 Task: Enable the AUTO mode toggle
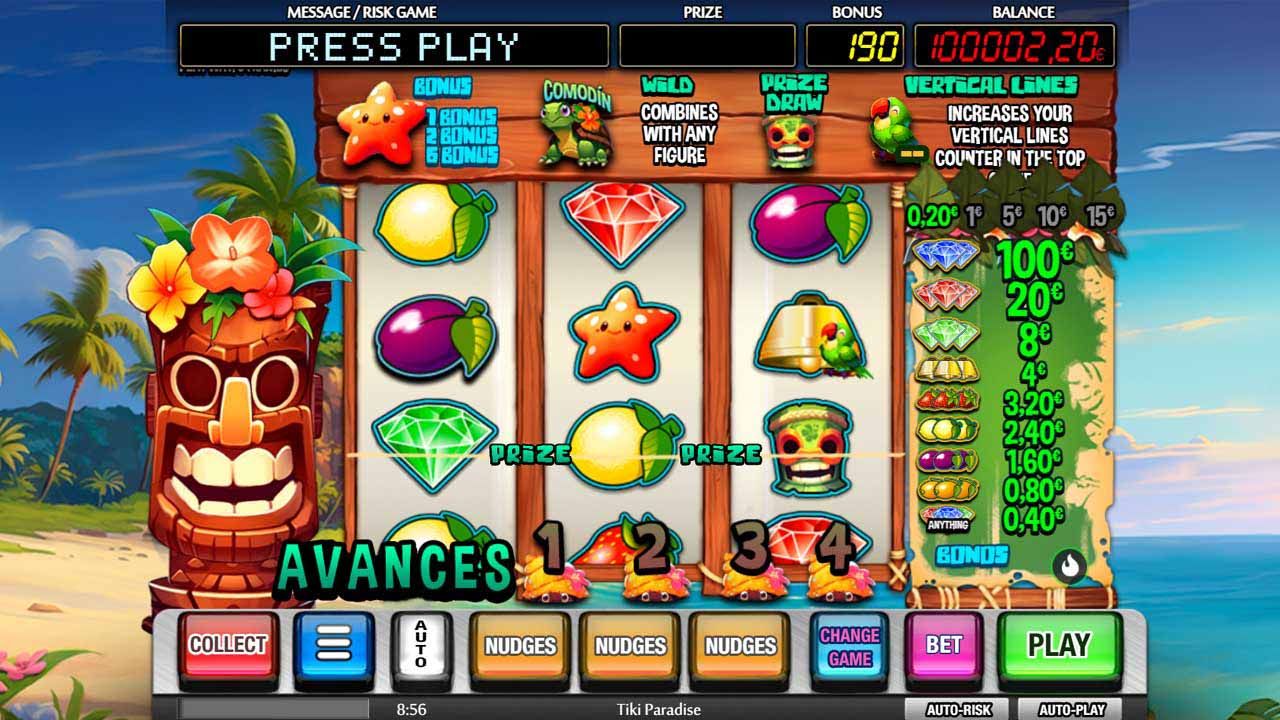point(423,645)
